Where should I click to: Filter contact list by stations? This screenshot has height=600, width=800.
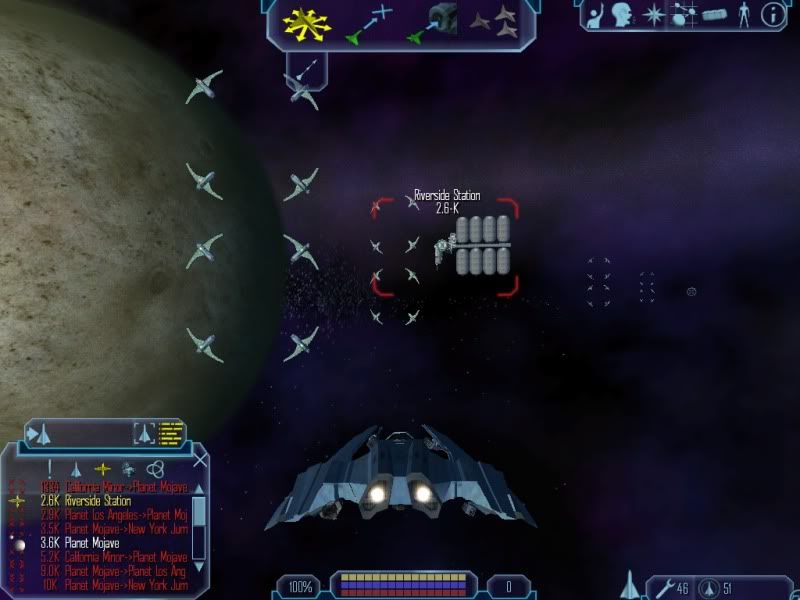coord(128,468)
